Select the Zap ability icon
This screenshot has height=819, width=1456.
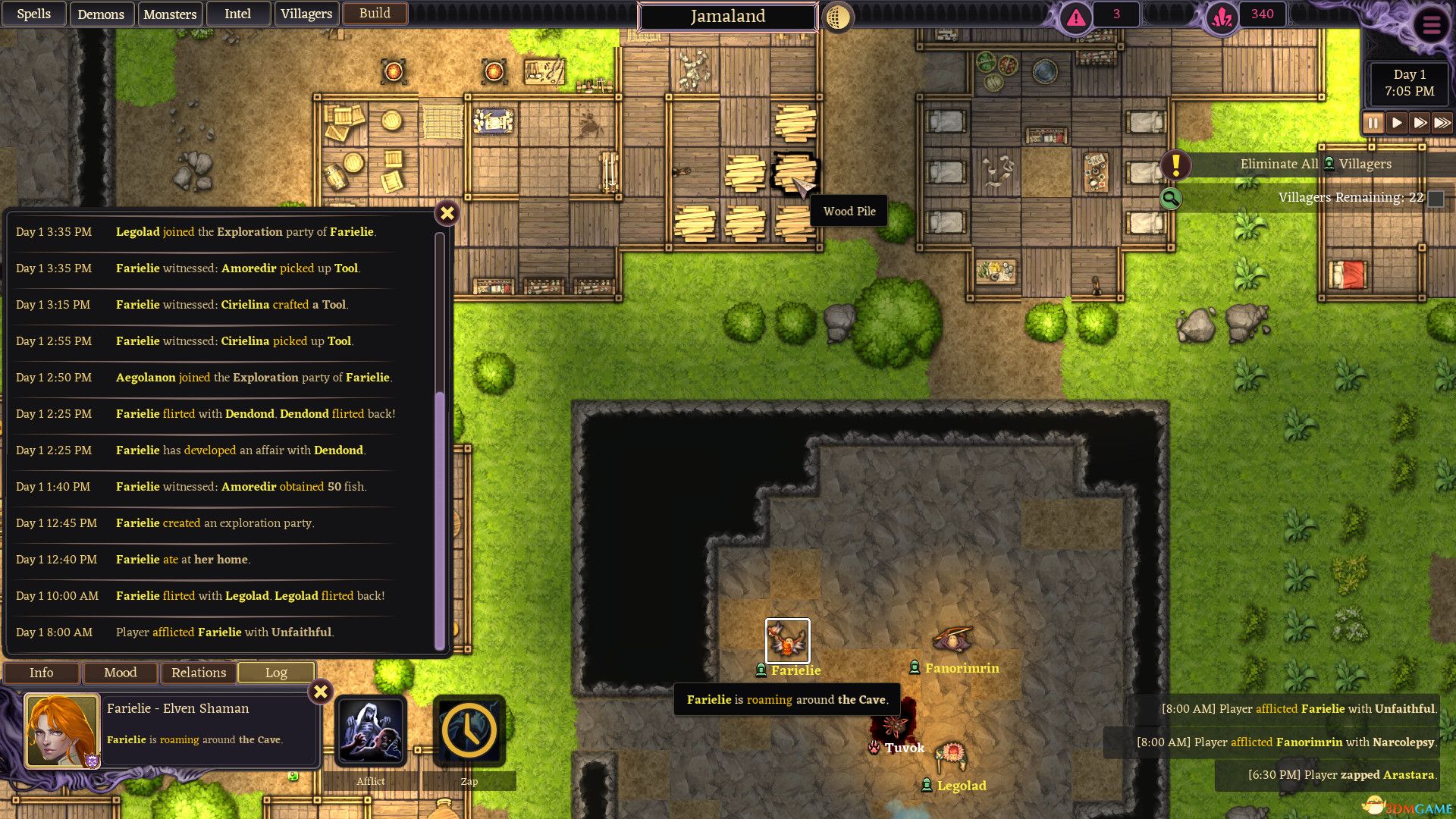tap(469, 730)
